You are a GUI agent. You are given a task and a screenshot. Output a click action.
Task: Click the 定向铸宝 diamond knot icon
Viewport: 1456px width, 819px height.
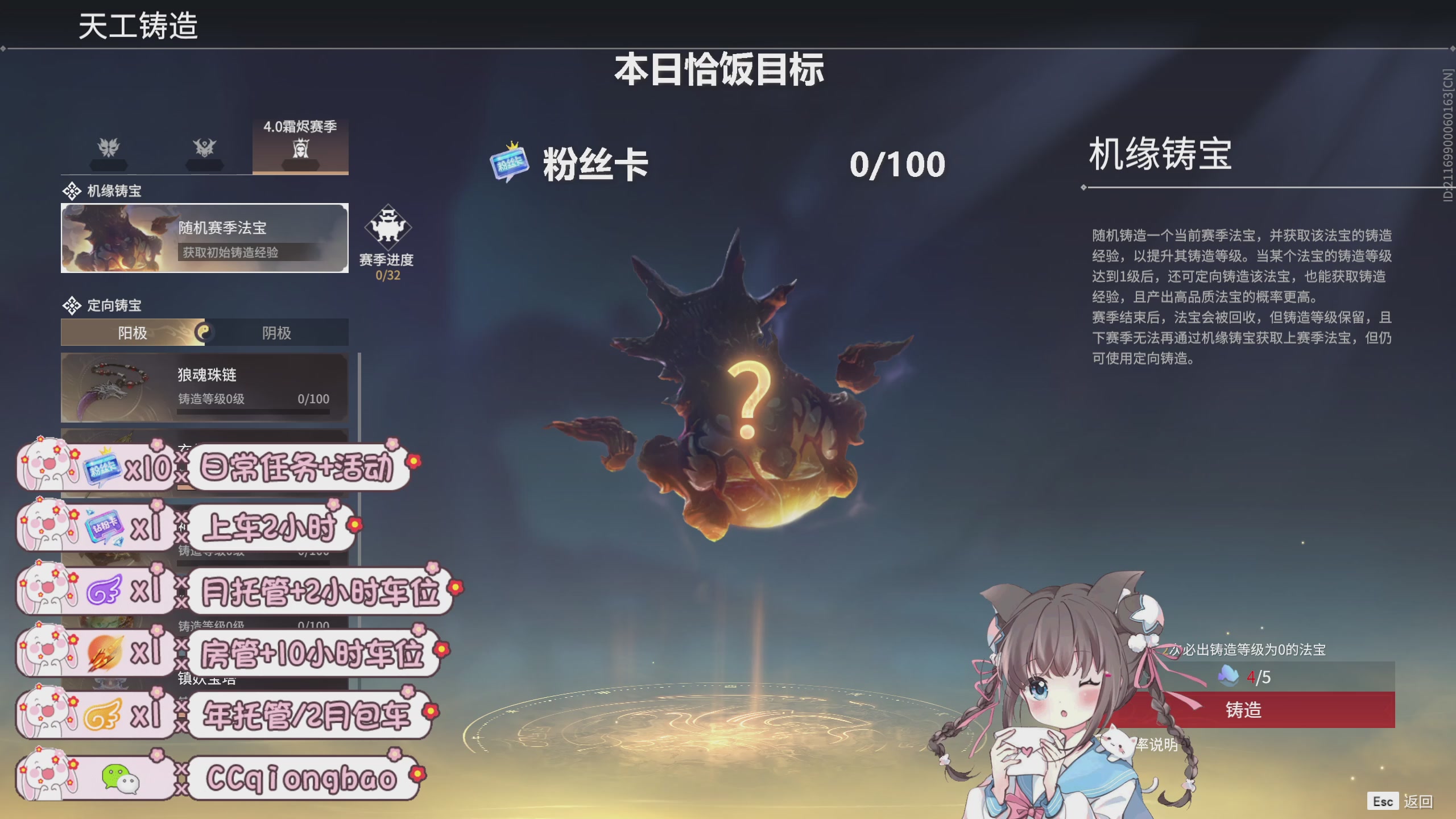tap(73, 305)
